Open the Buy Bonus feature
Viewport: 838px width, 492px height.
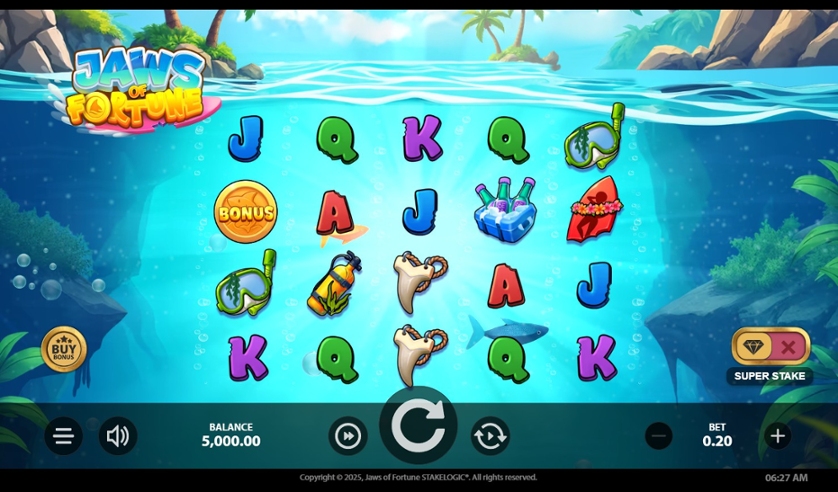(x=64, y=349)
